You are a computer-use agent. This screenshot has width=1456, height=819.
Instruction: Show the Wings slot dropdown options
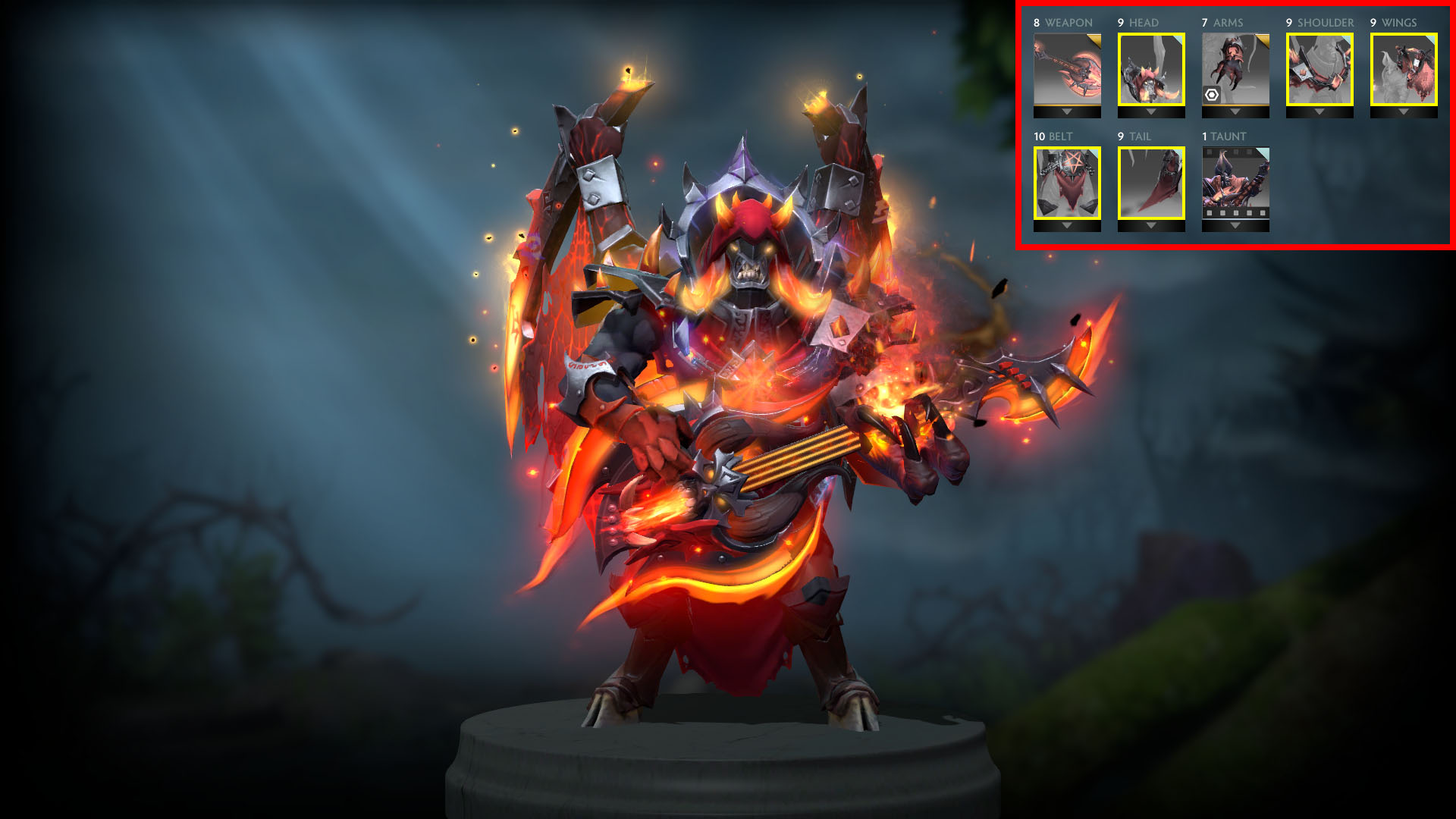[1404, 112]
